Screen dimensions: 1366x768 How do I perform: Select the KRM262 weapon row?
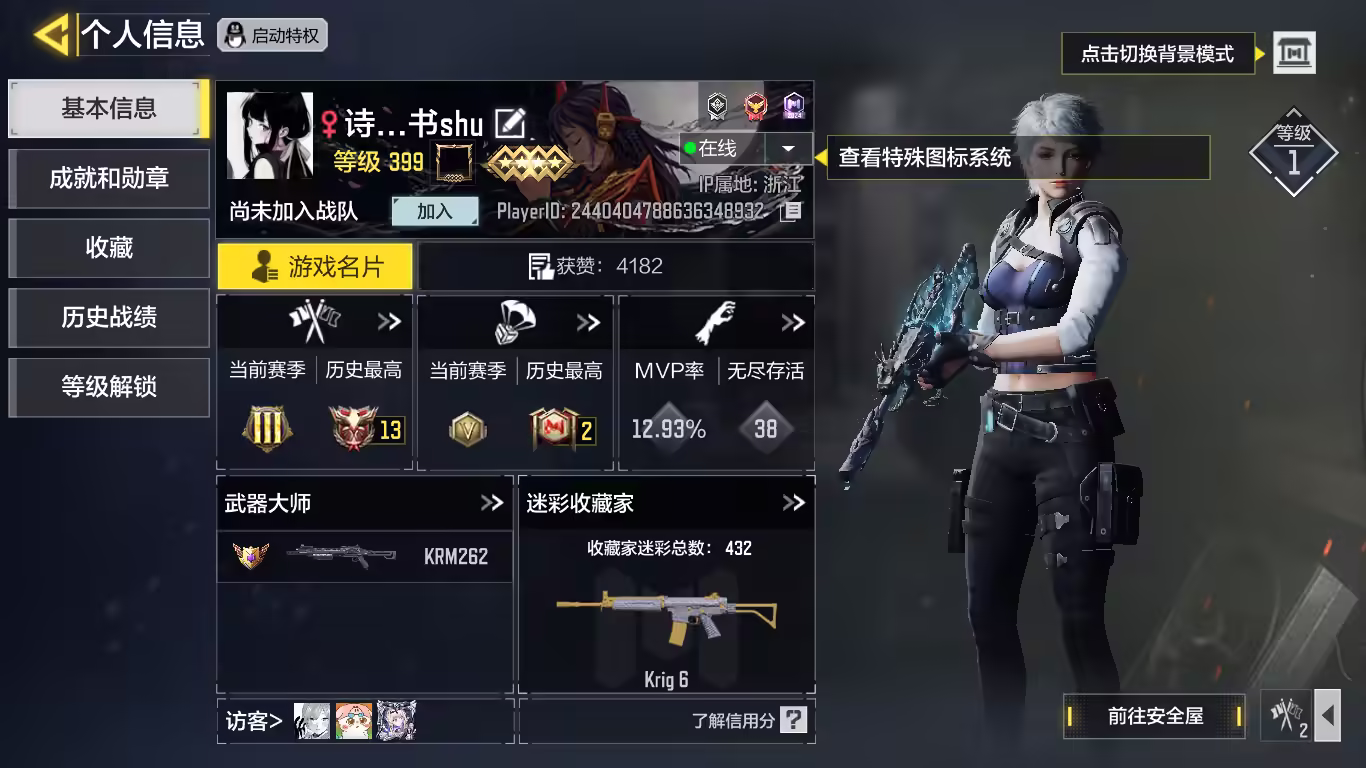(x=365, y=556)
